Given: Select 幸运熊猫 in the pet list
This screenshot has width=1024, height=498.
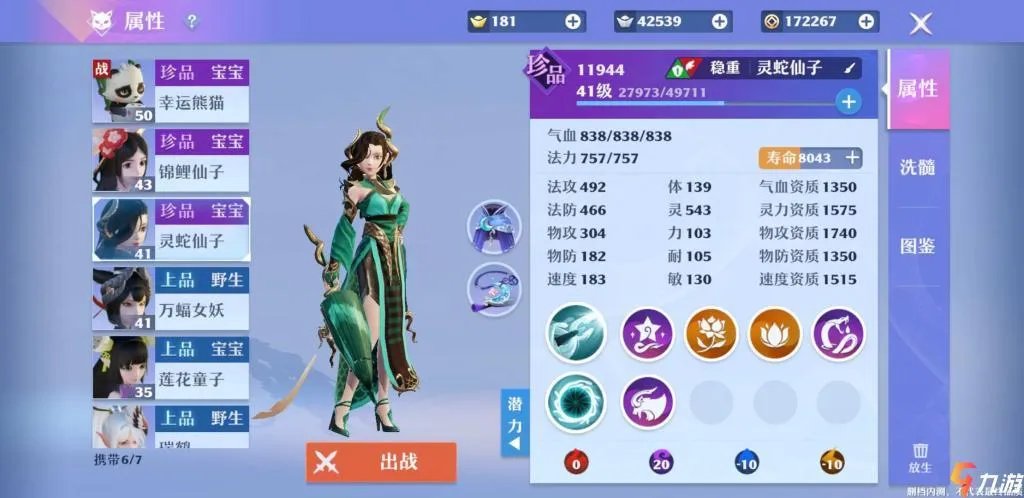Looking at the screenshot, I should 171,90.
